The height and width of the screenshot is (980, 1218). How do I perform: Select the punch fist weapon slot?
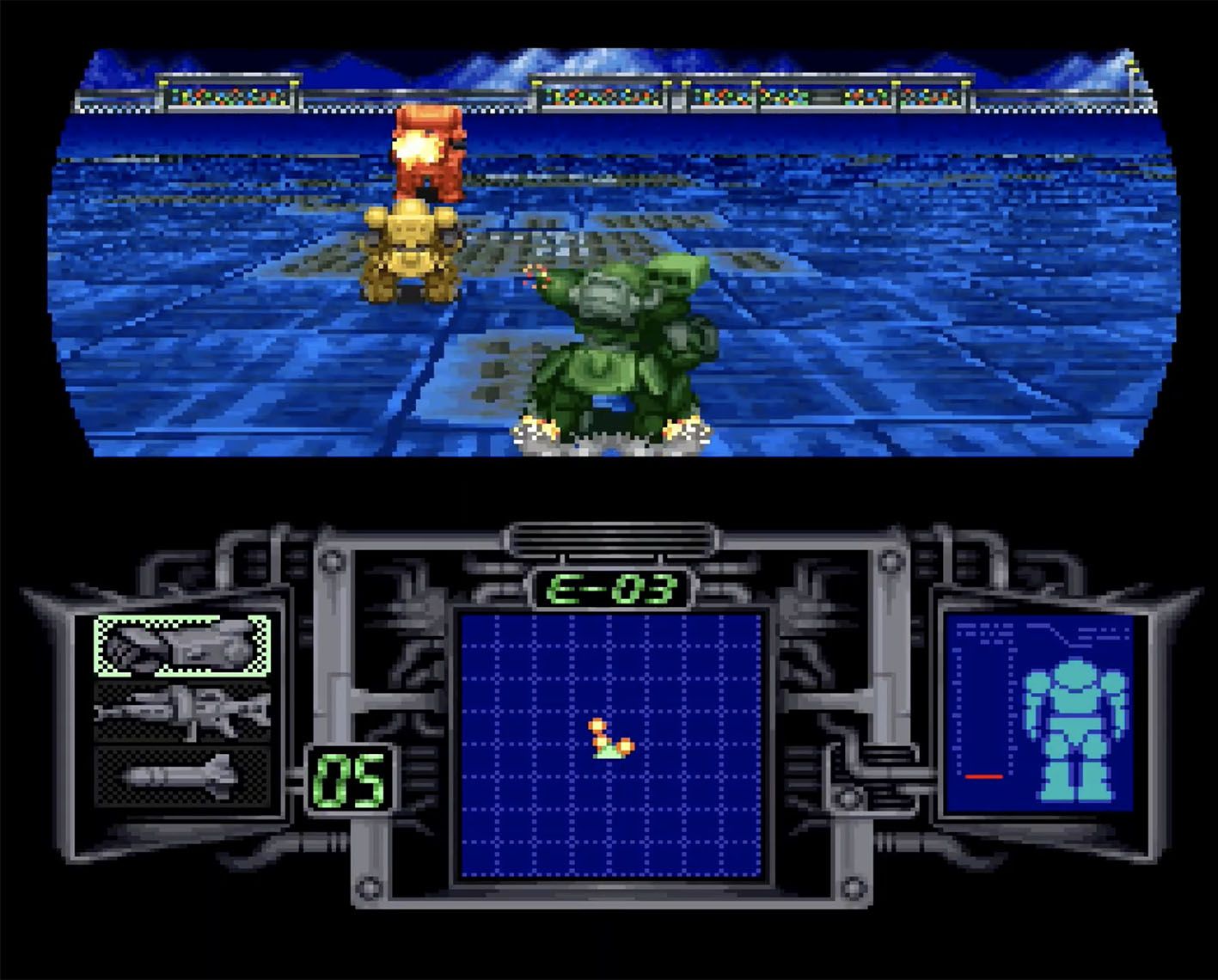(182, 646)
